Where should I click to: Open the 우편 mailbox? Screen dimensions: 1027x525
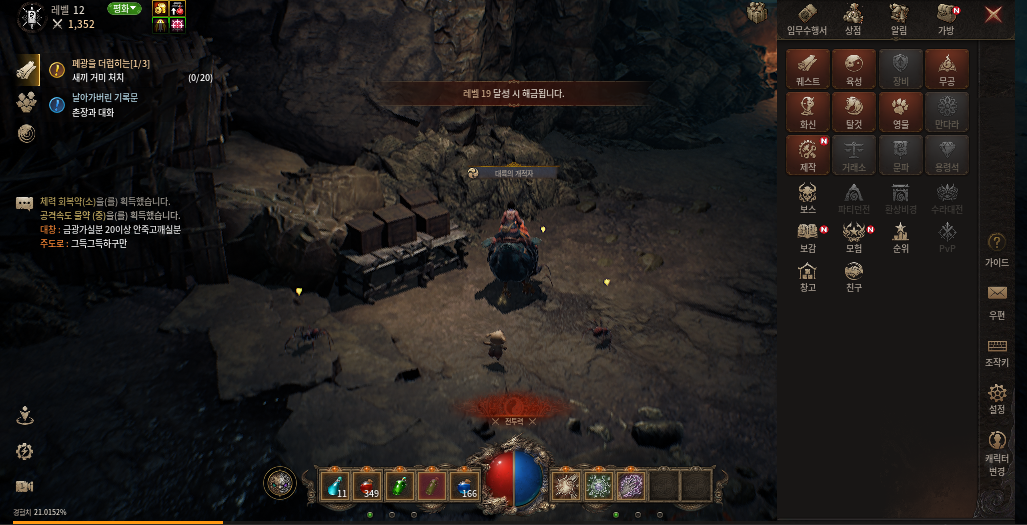point(997,299)
